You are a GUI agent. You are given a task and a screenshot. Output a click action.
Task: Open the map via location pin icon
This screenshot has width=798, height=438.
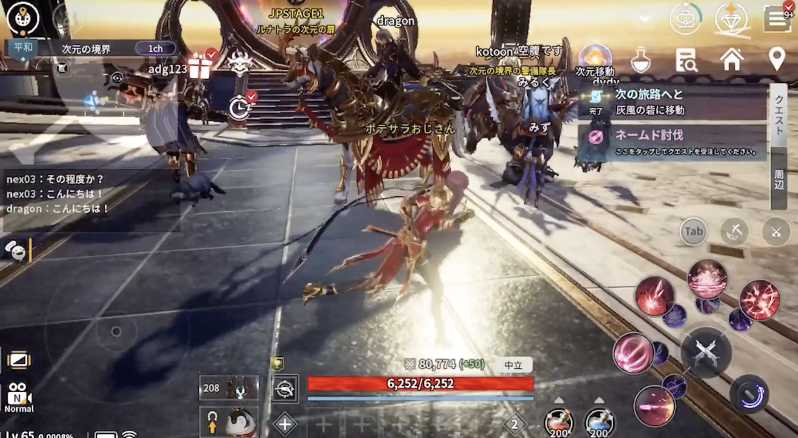[x=776, y=59]
